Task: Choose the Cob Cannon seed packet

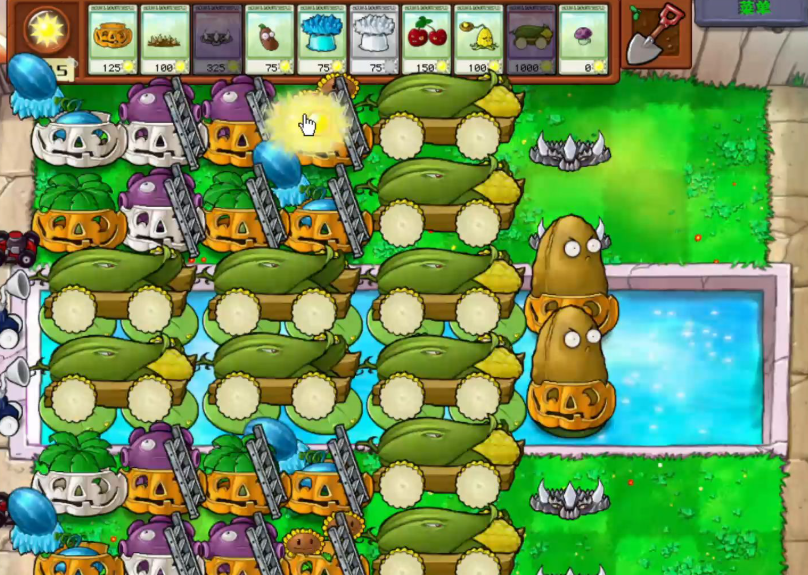Action: [x=531, y=41]
